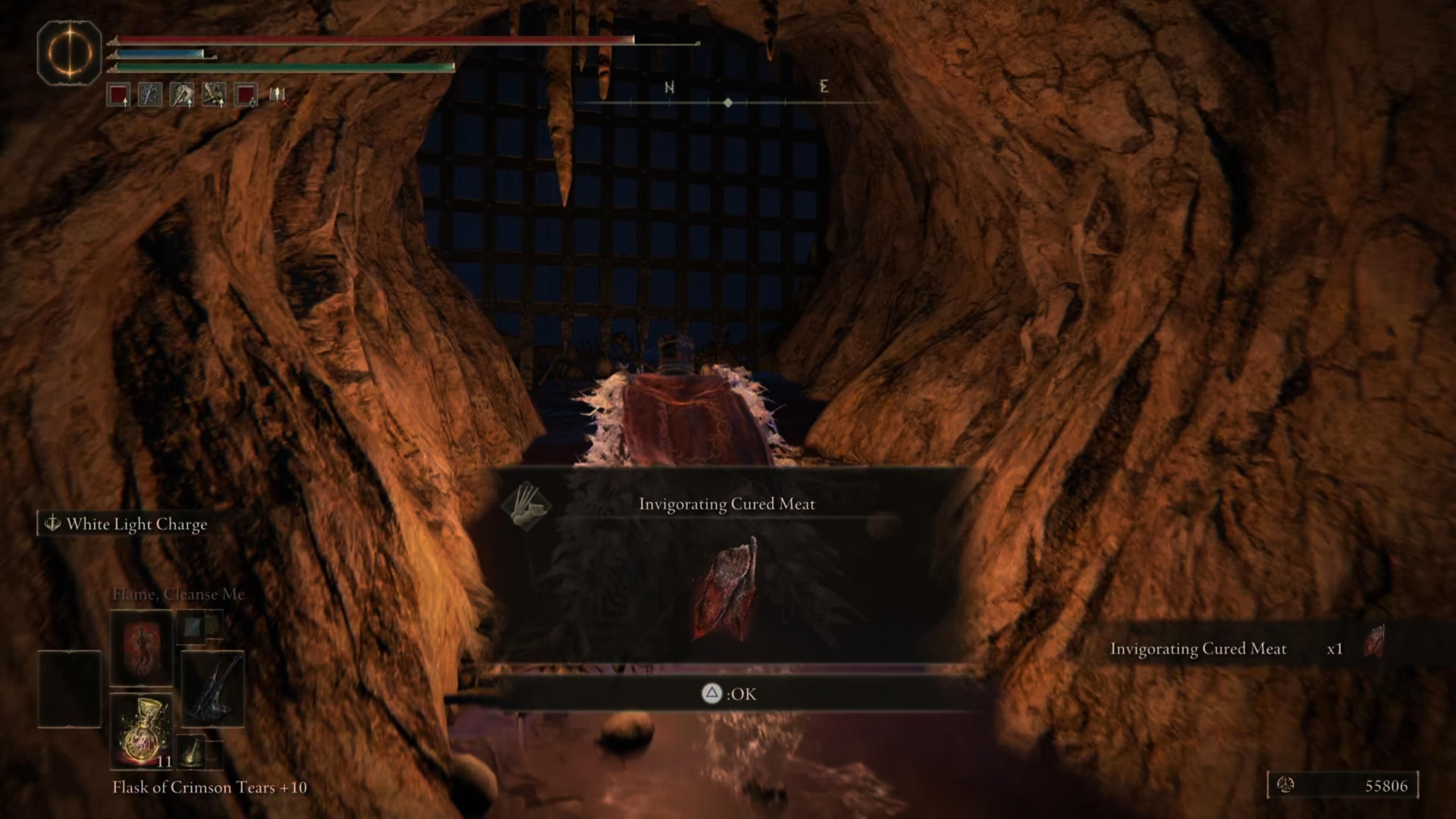
Task: Expand the empty gesture slot frame
Action: point(69,689)
